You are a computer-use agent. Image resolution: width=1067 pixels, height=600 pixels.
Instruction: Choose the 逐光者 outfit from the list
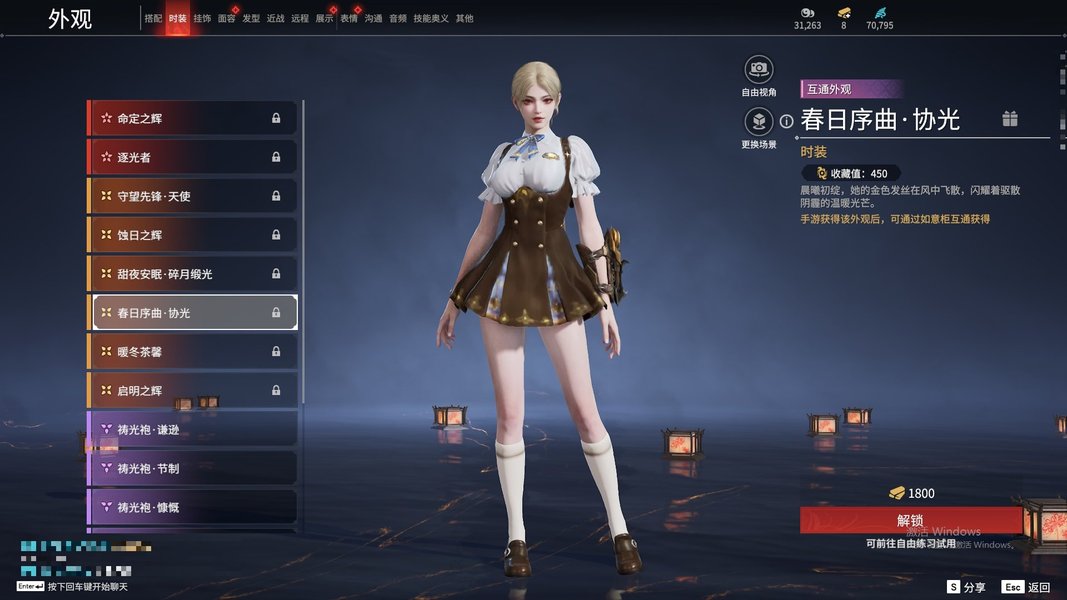coord(194,157)
